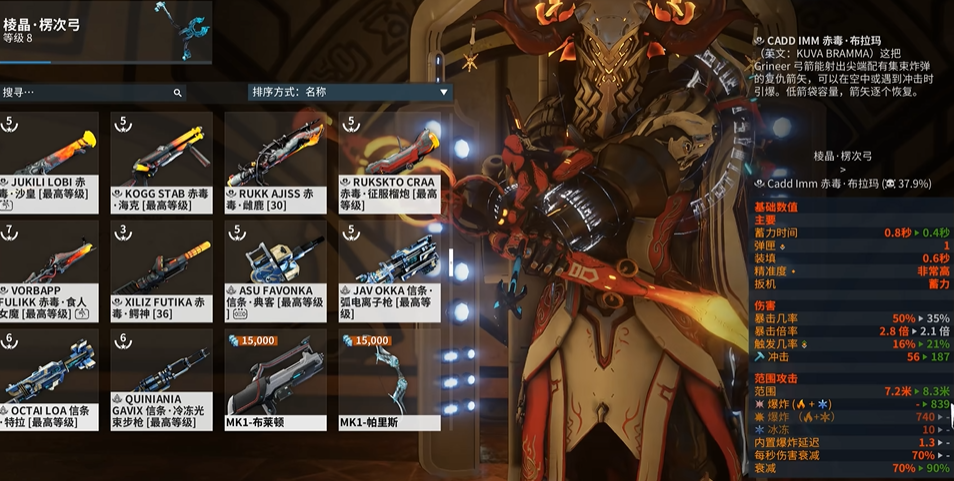The image size is (954, 481).
Task: Click the weapon list scrollbar handle
Action: pyautogui.click(x=449, y=269)
